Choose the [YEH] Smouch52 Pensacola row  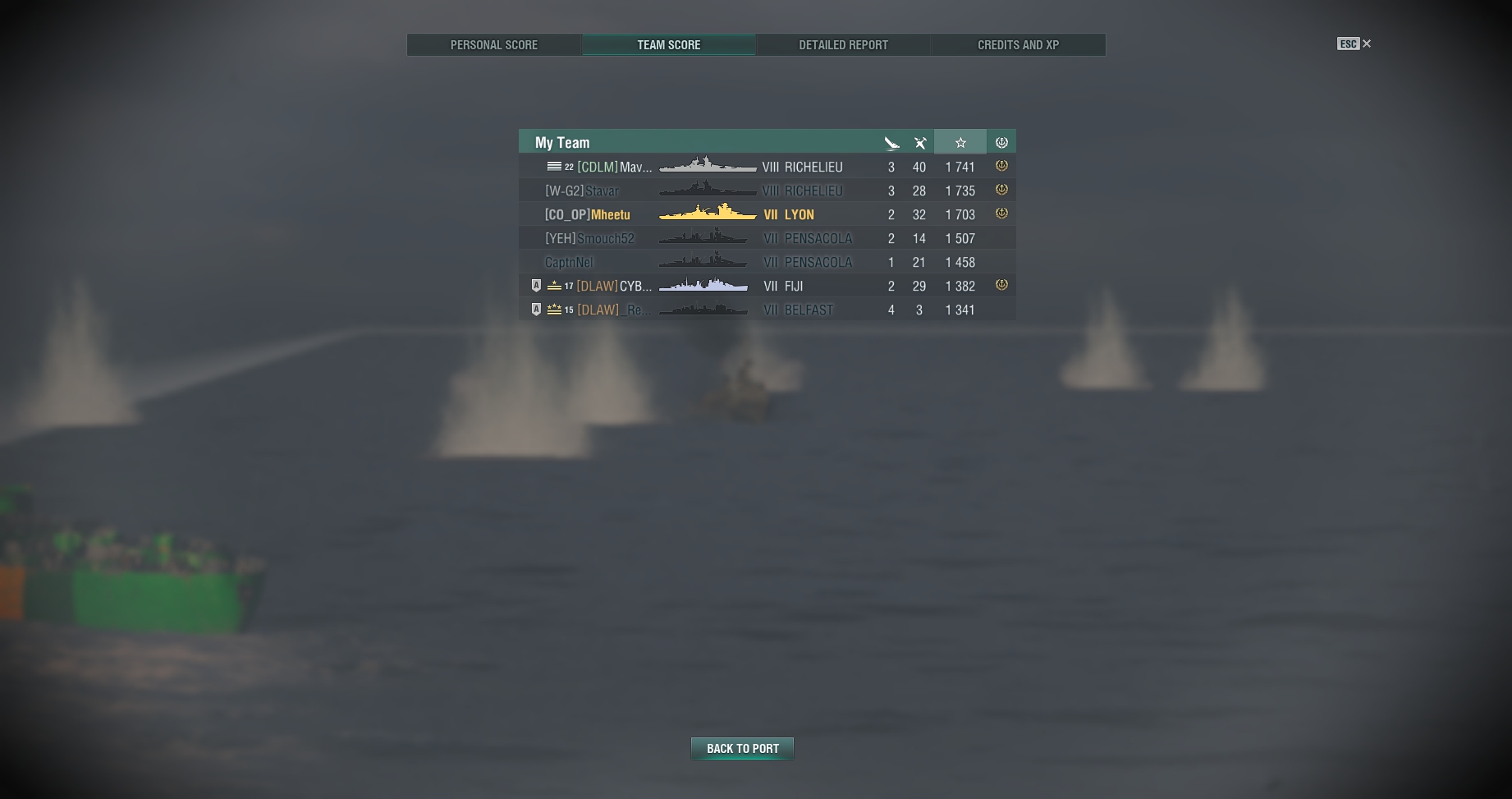click(x=767, y=238)
